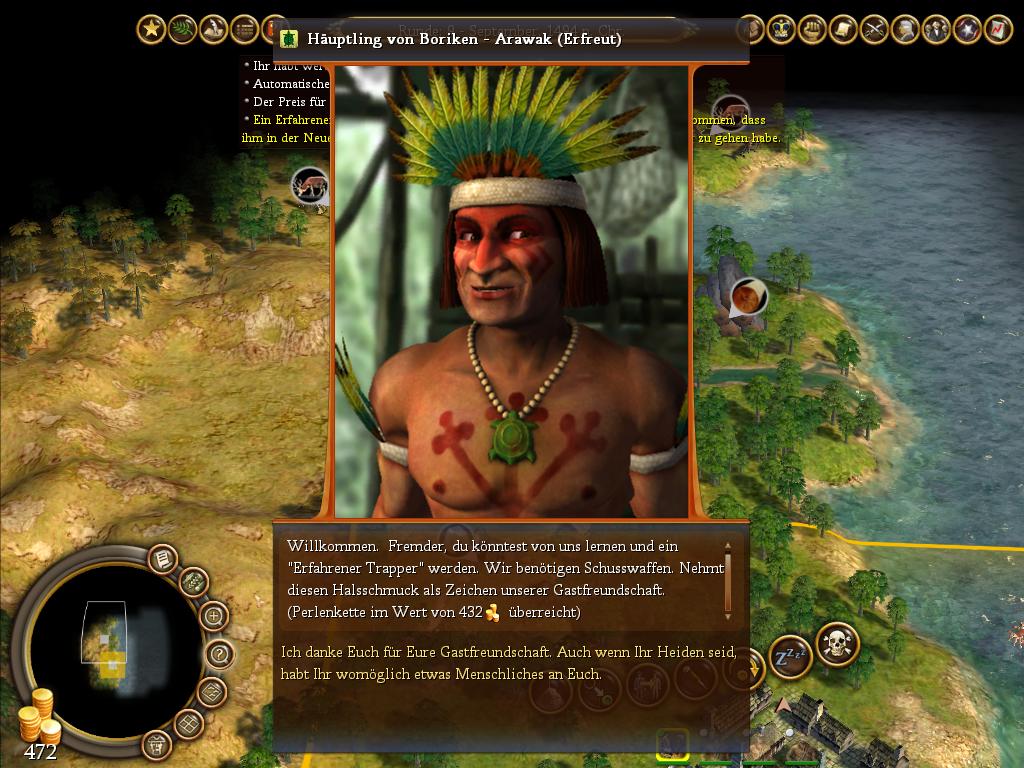Click the scroll document button above the minimap
The height and width of the screenshot is (768, 1024).
point(162,559)
